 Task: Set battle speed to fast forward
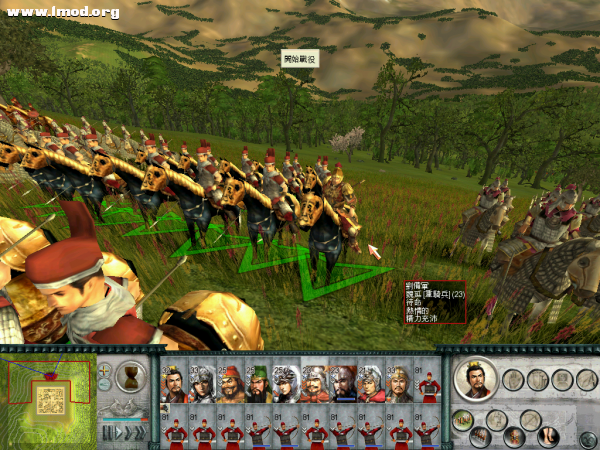click(x=139, y=432)
